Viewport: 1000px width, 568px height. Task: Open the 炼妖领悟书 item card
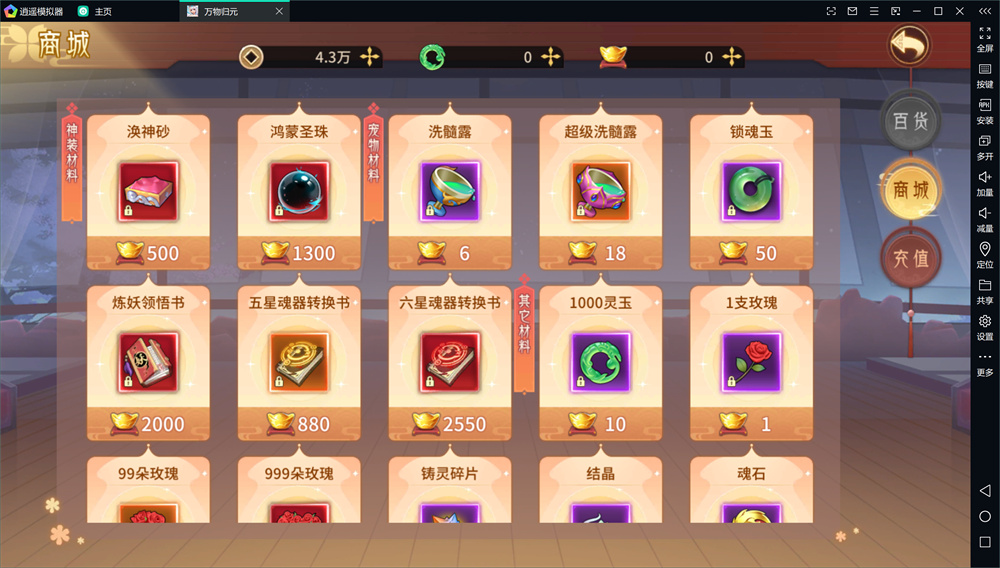pos(148,362)
